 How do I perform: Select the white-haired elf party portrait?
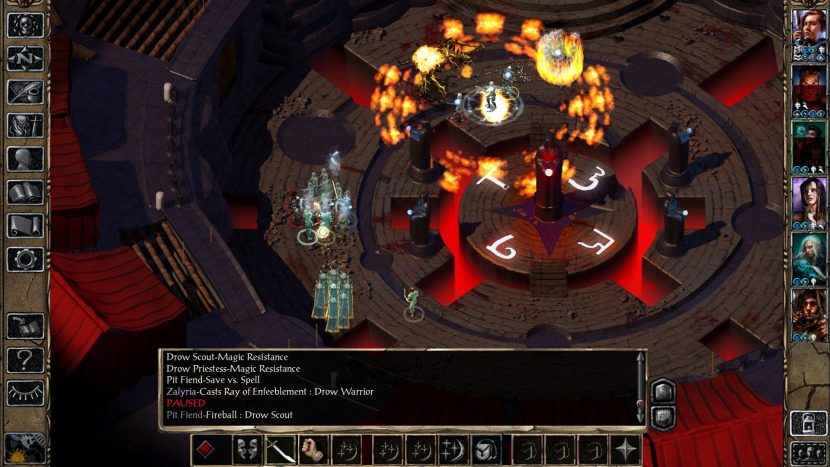(808, 257)
